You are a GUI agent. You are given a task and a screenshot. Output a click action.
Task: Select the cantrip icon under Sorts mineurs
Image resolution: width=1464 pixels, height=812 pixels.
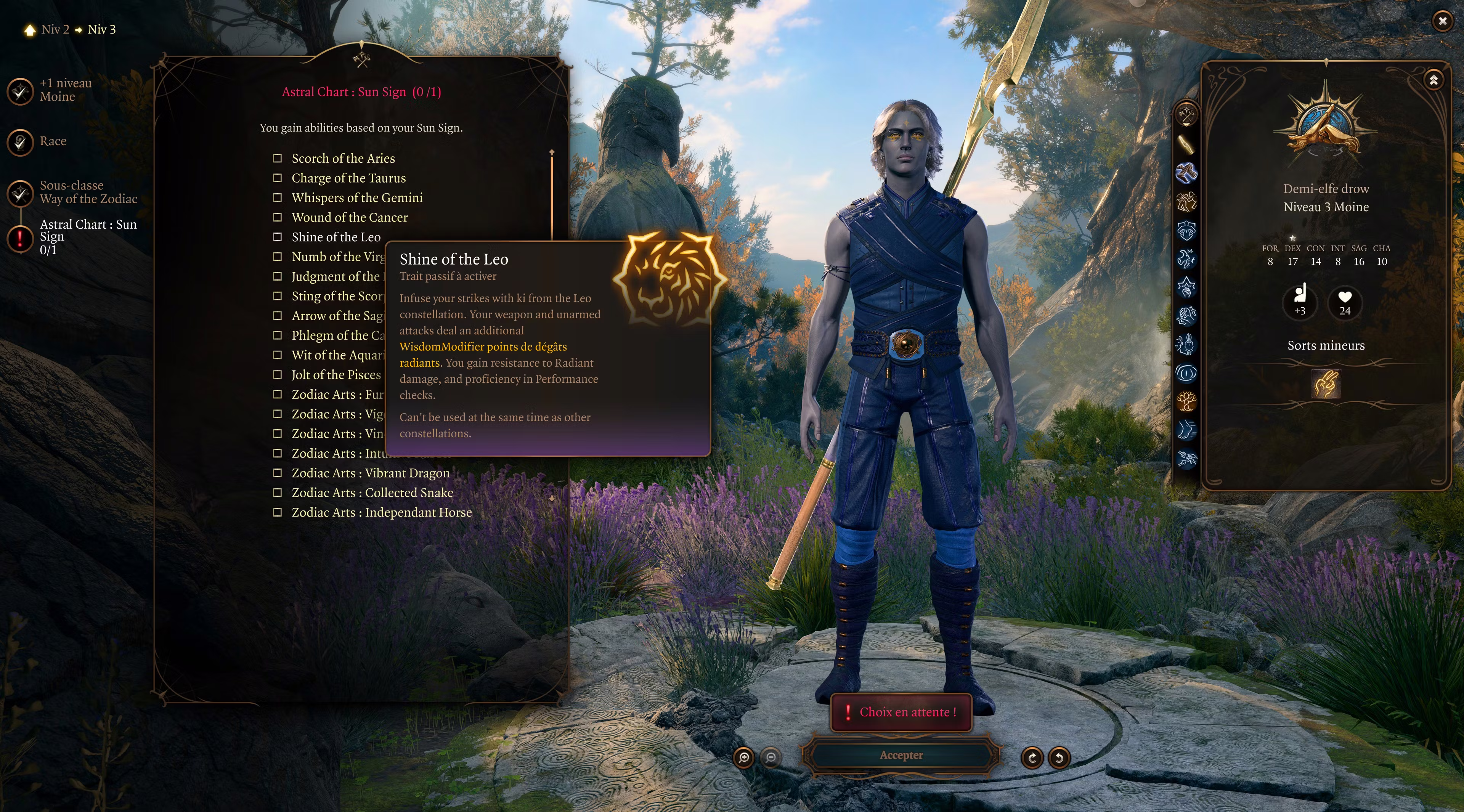1326,384
